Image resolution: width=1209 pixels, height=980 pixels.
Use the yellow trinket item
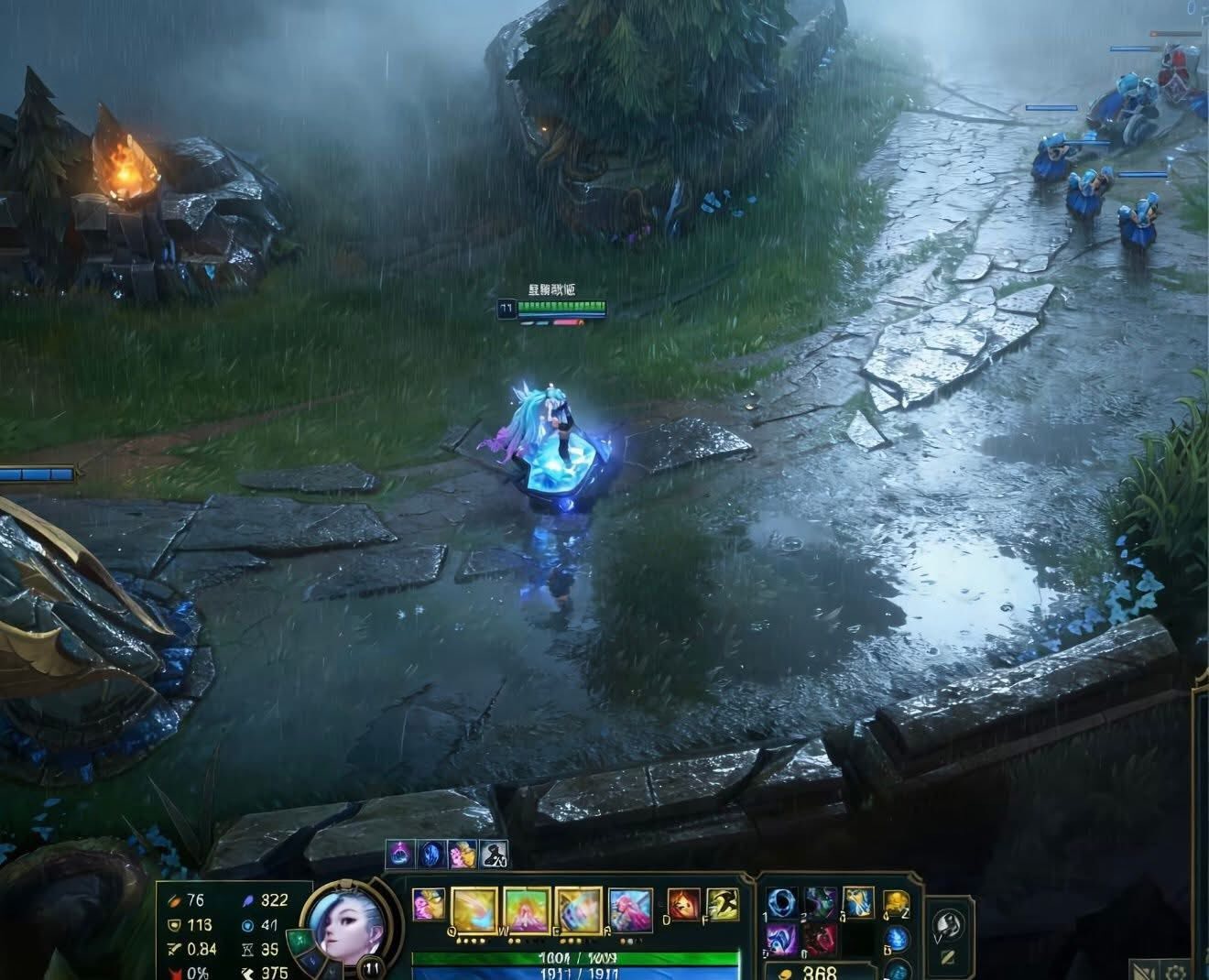click(897, 903)
